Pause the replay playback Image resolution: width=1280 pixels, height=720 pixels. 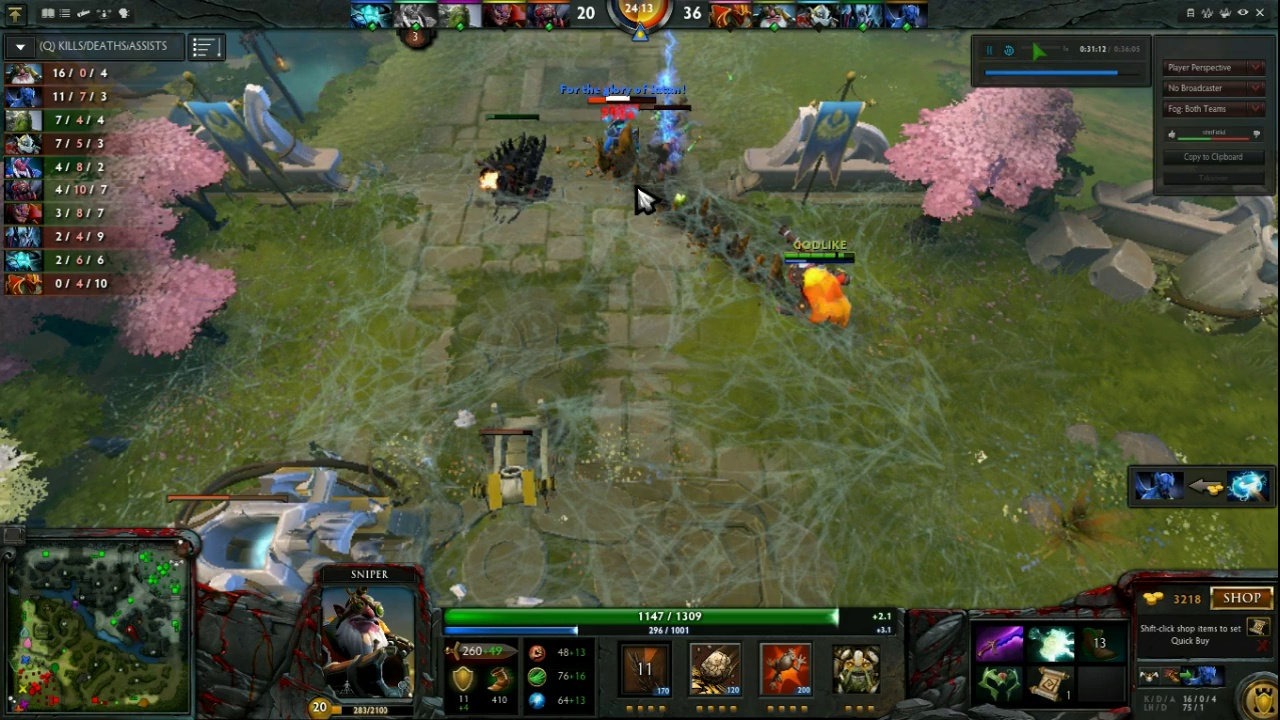click(x=989, y=50)
